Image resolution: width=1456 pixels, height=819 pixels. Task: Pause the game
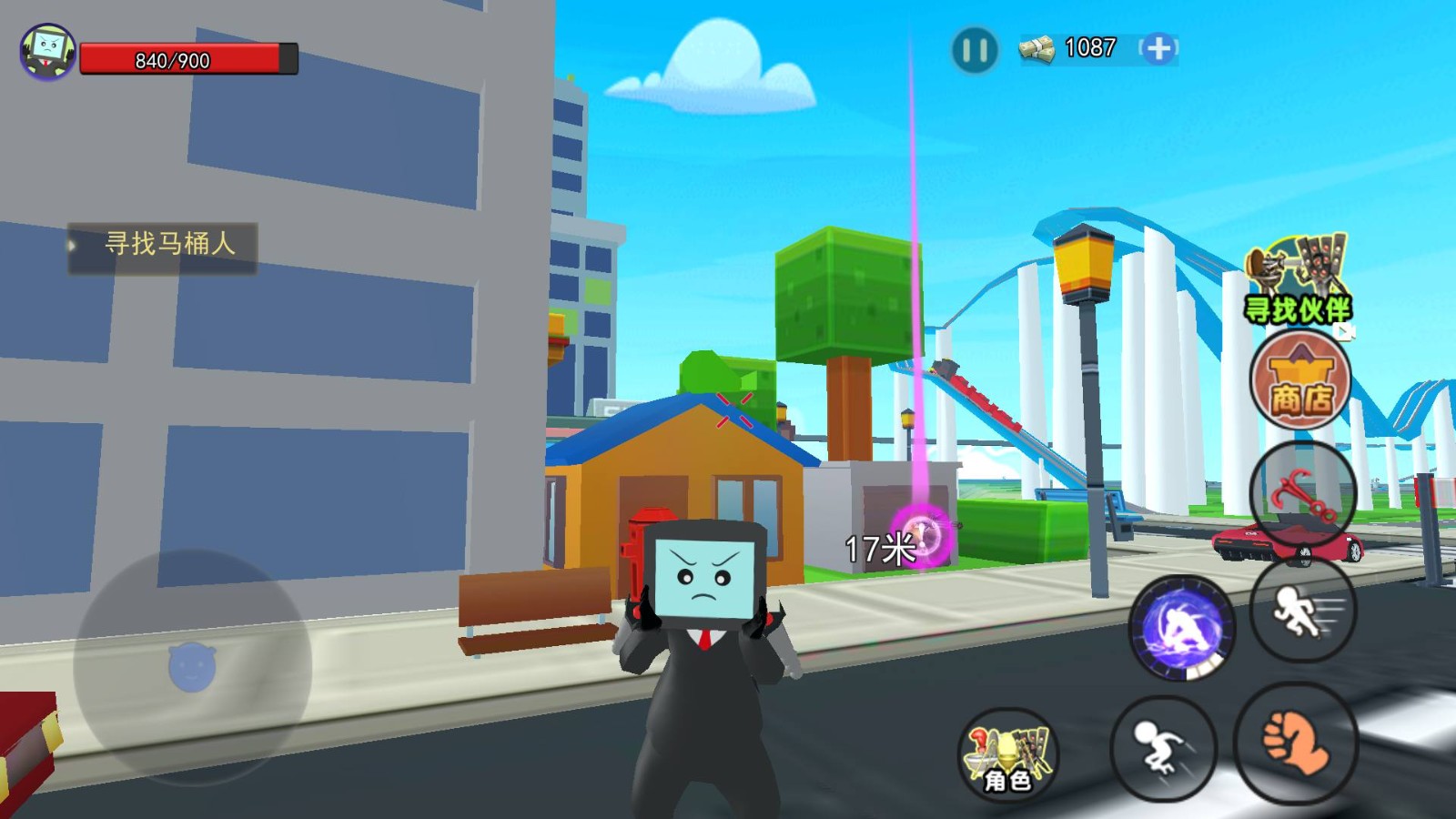(974, 50)
